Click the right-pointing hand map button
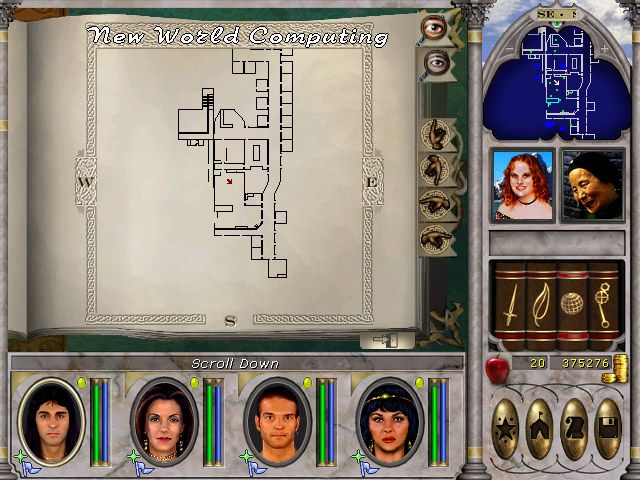This screenshot has height=480, width=640. click(x=436, y=238)
